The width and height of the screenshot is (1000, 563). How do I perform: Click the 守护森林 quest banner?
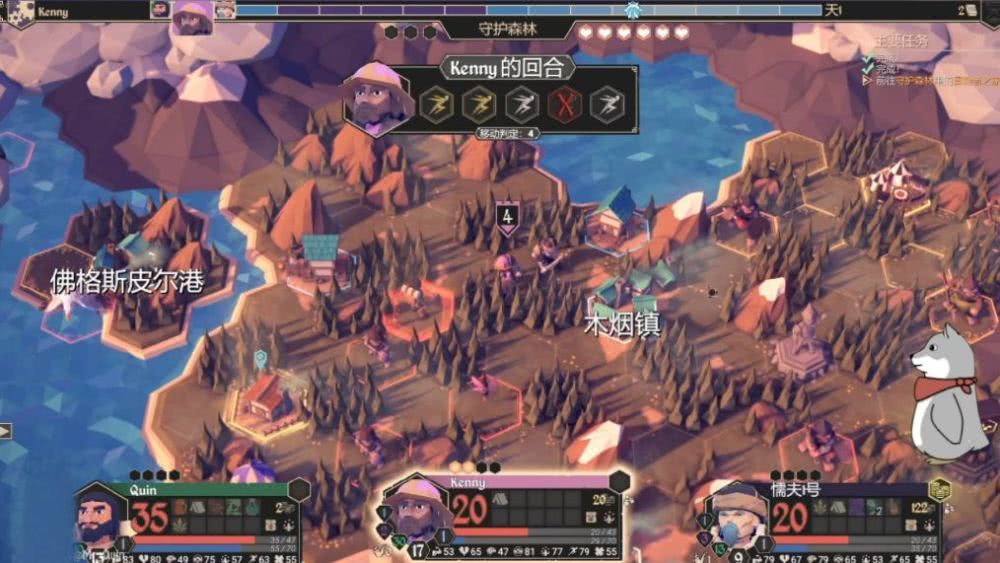pos(507,30)
